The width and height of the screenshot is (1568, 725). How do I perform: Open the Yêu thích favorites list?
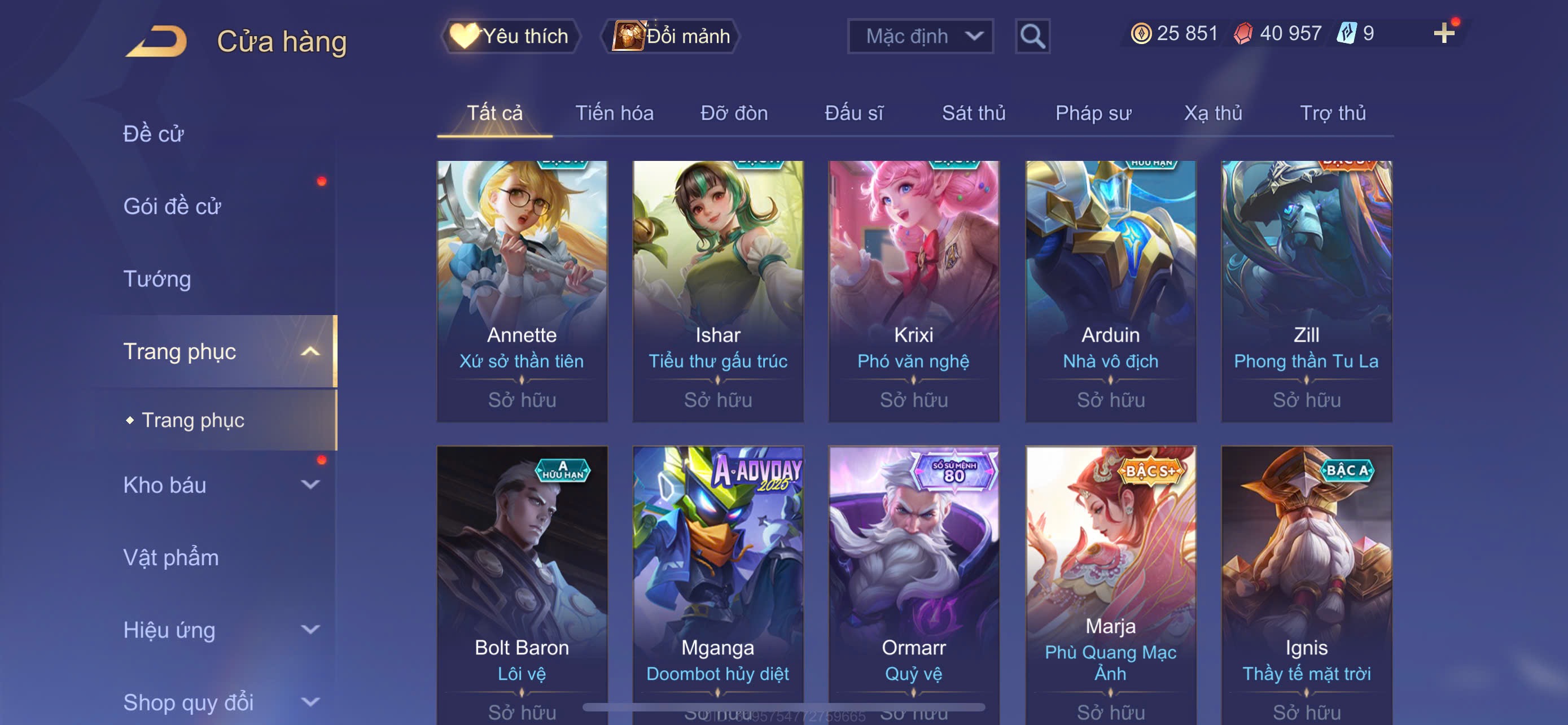pyautogui.click(x=511, y=36)
